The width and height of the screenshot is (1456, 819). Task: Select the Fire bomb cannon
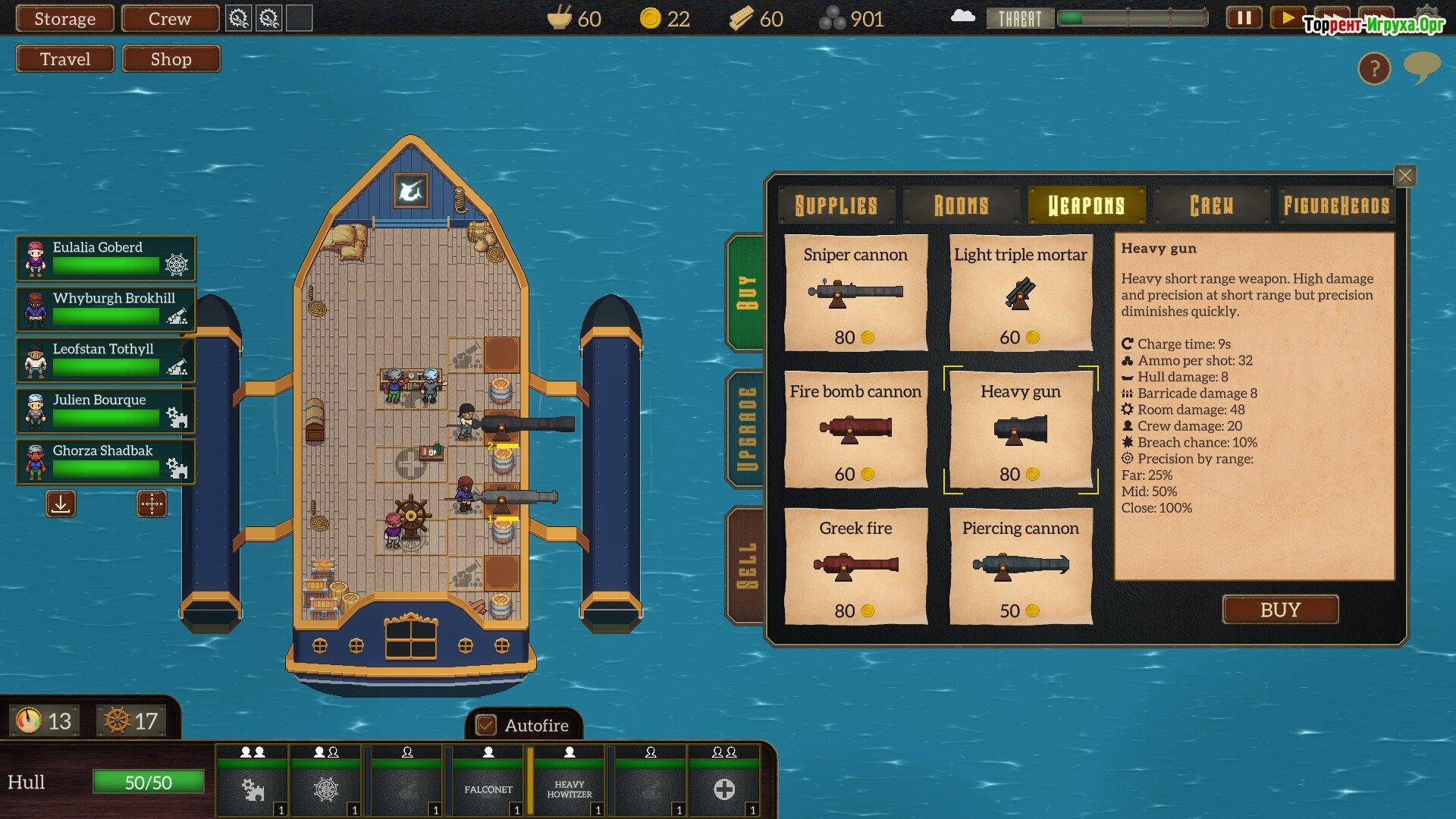pyautogui.click(x=855, y=429)
